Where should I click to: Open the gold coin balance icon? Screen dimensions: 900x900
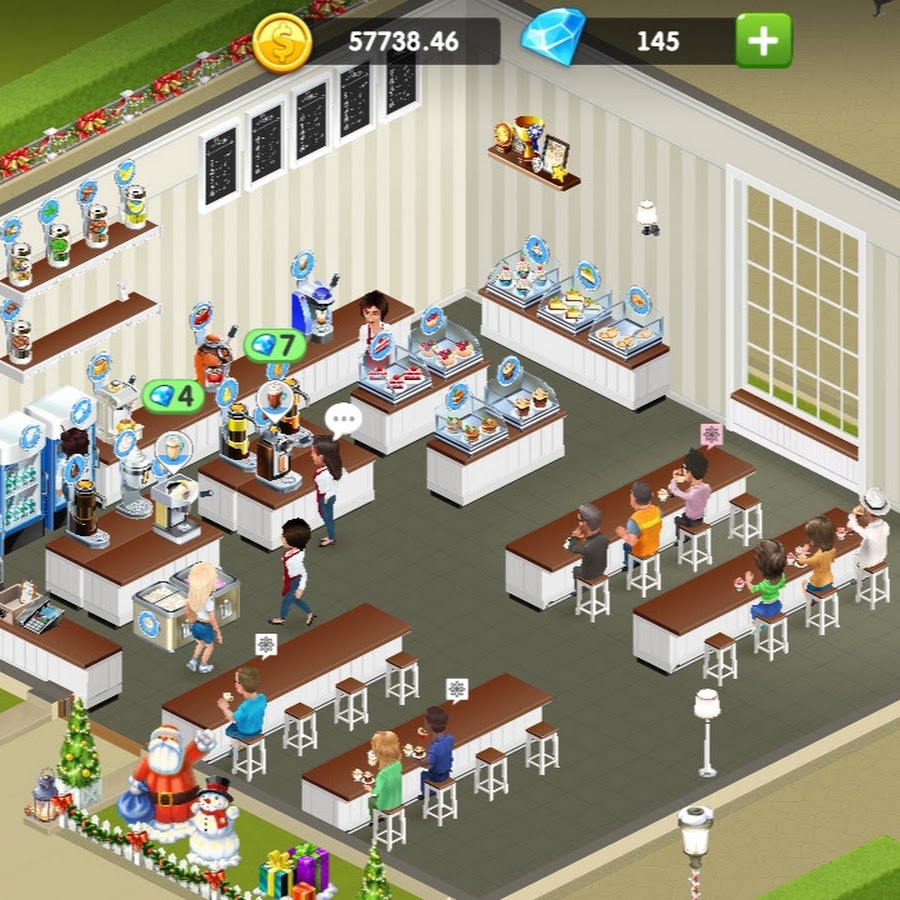[x=281, y=43]
